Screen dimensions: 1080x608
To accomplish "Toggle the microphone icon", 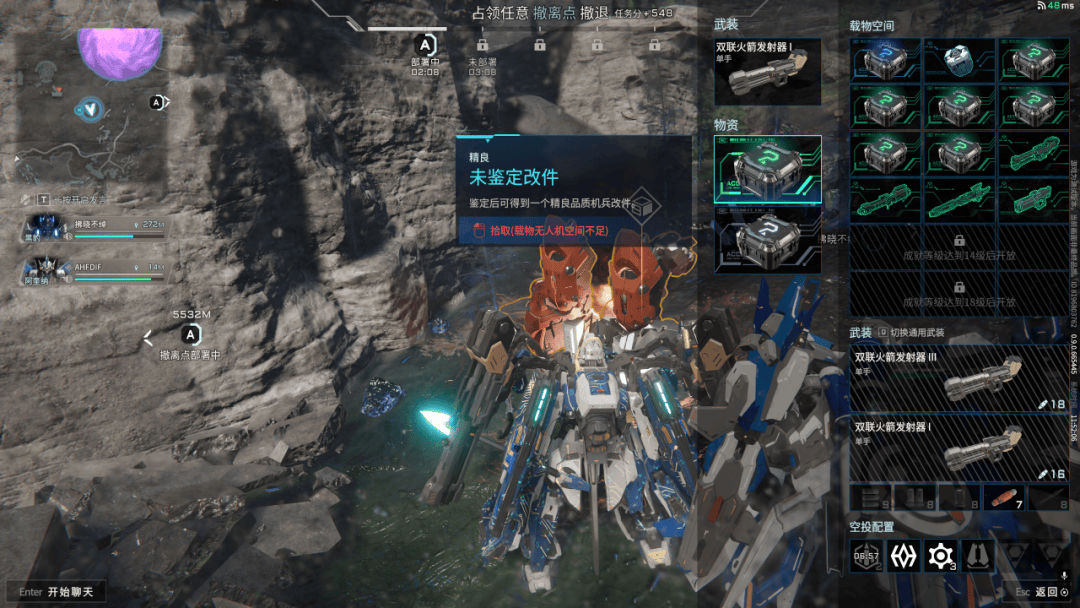I will click(1064, 576).
